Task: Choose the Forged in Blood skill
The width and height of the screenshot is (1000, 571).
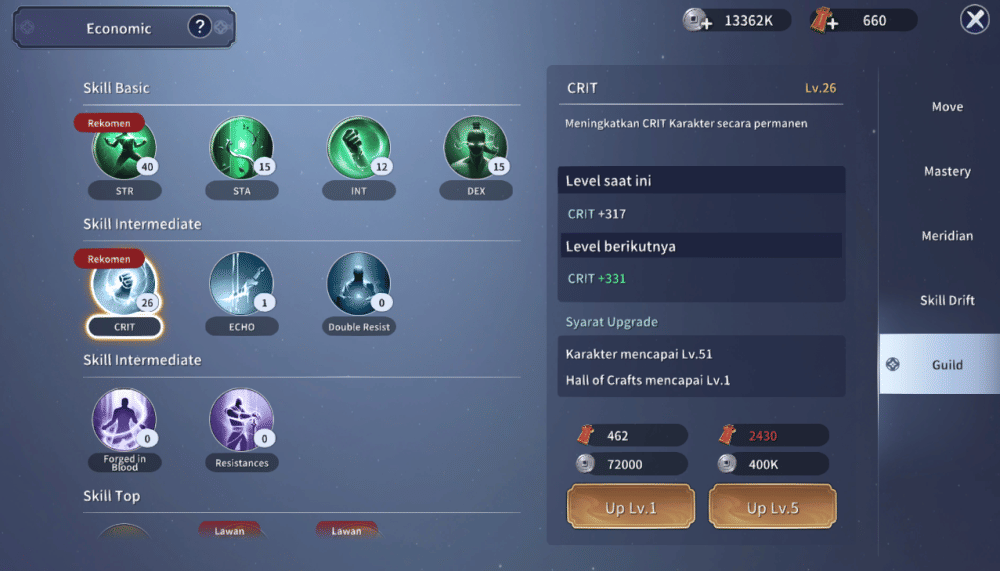Action: pos(124,420)
